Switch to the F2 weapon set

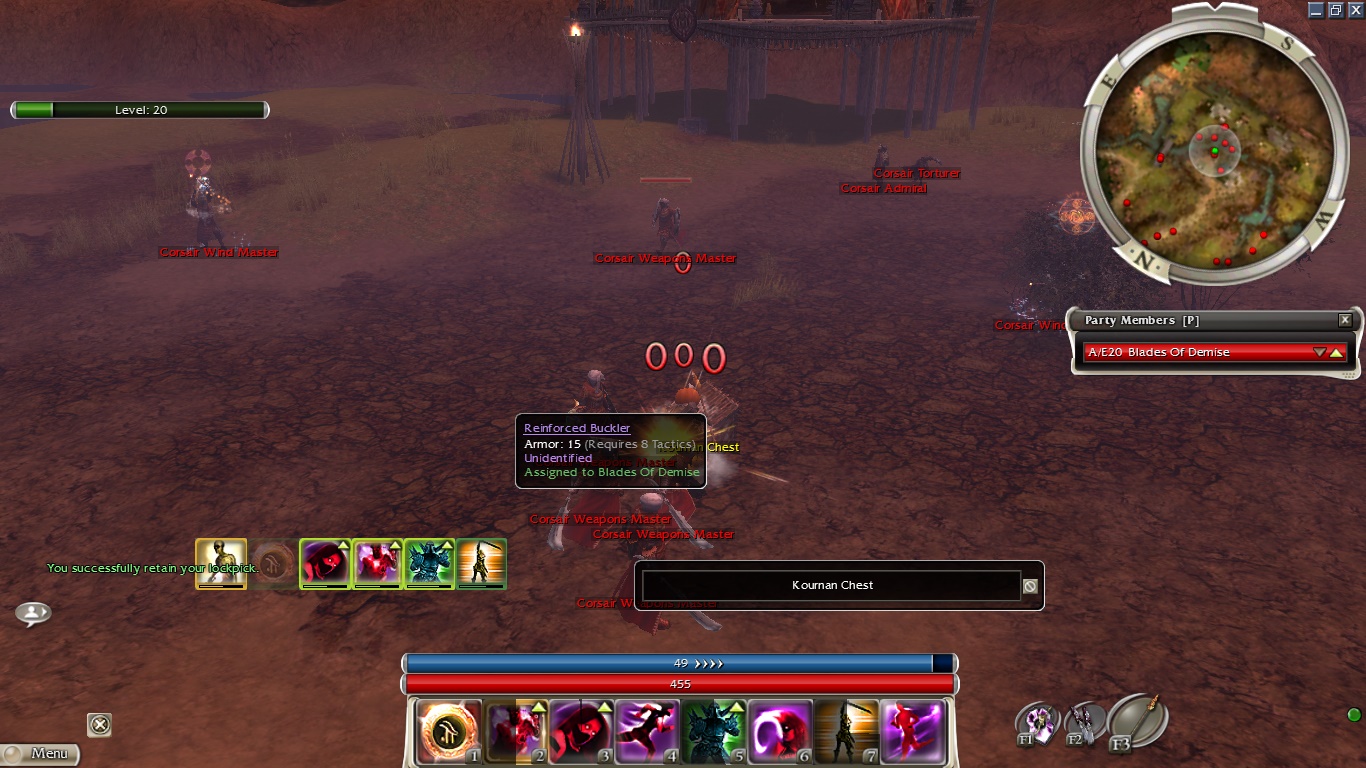click(1083, 722)
